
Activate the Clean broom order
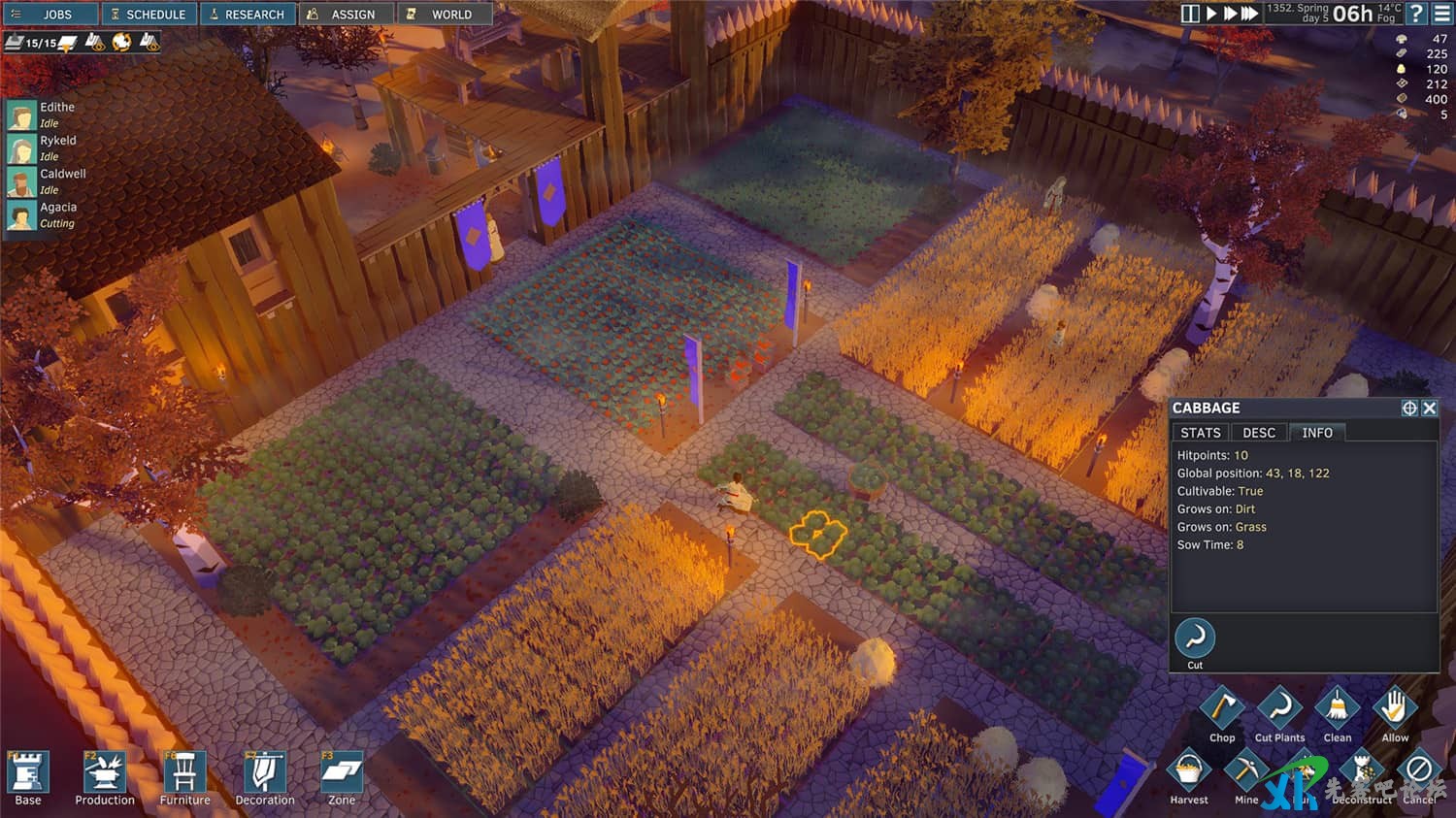pyautogui.click(x=1338, y=709)
